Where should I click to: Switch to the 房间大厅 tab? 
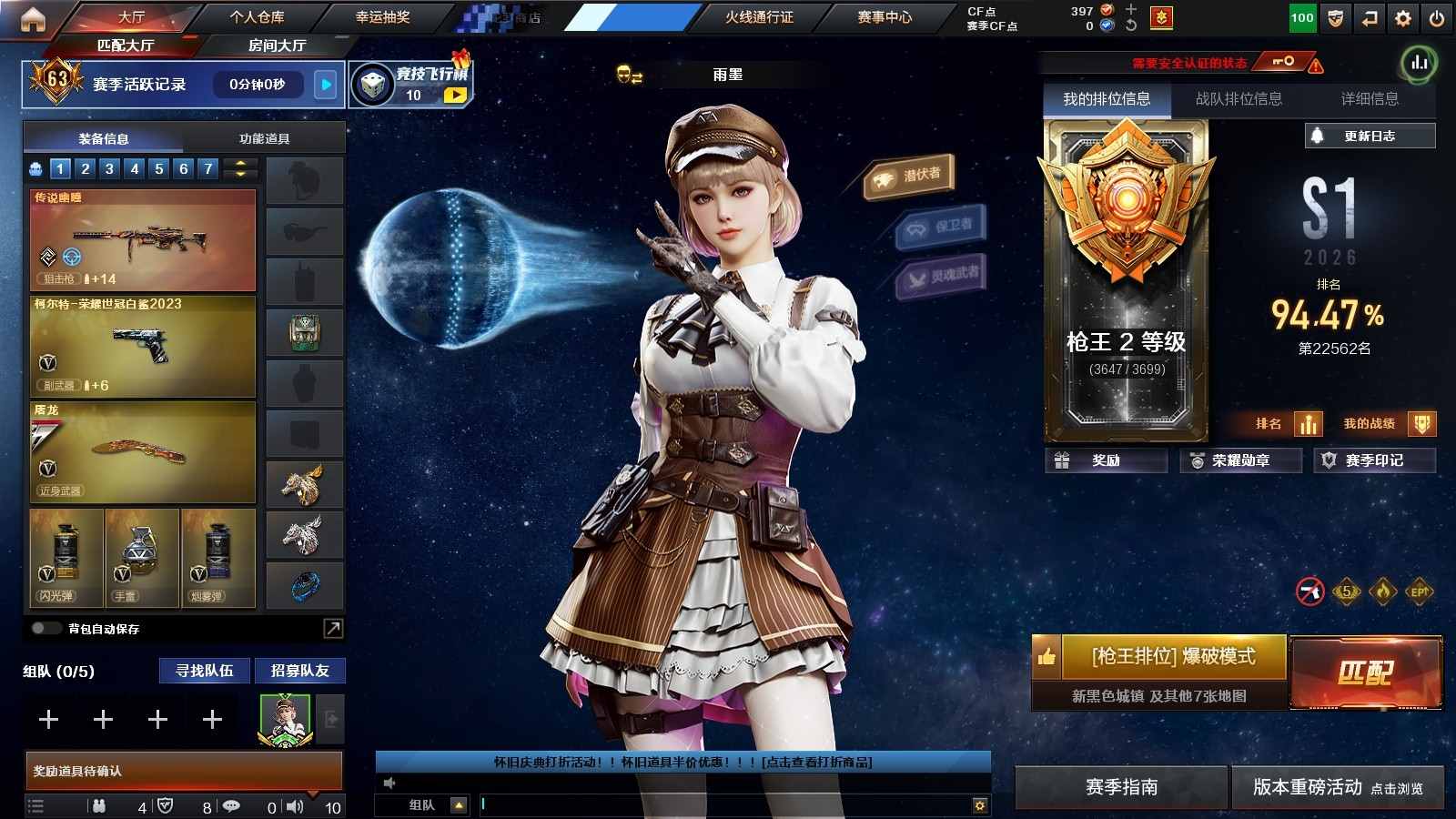[x=277, y=45]
